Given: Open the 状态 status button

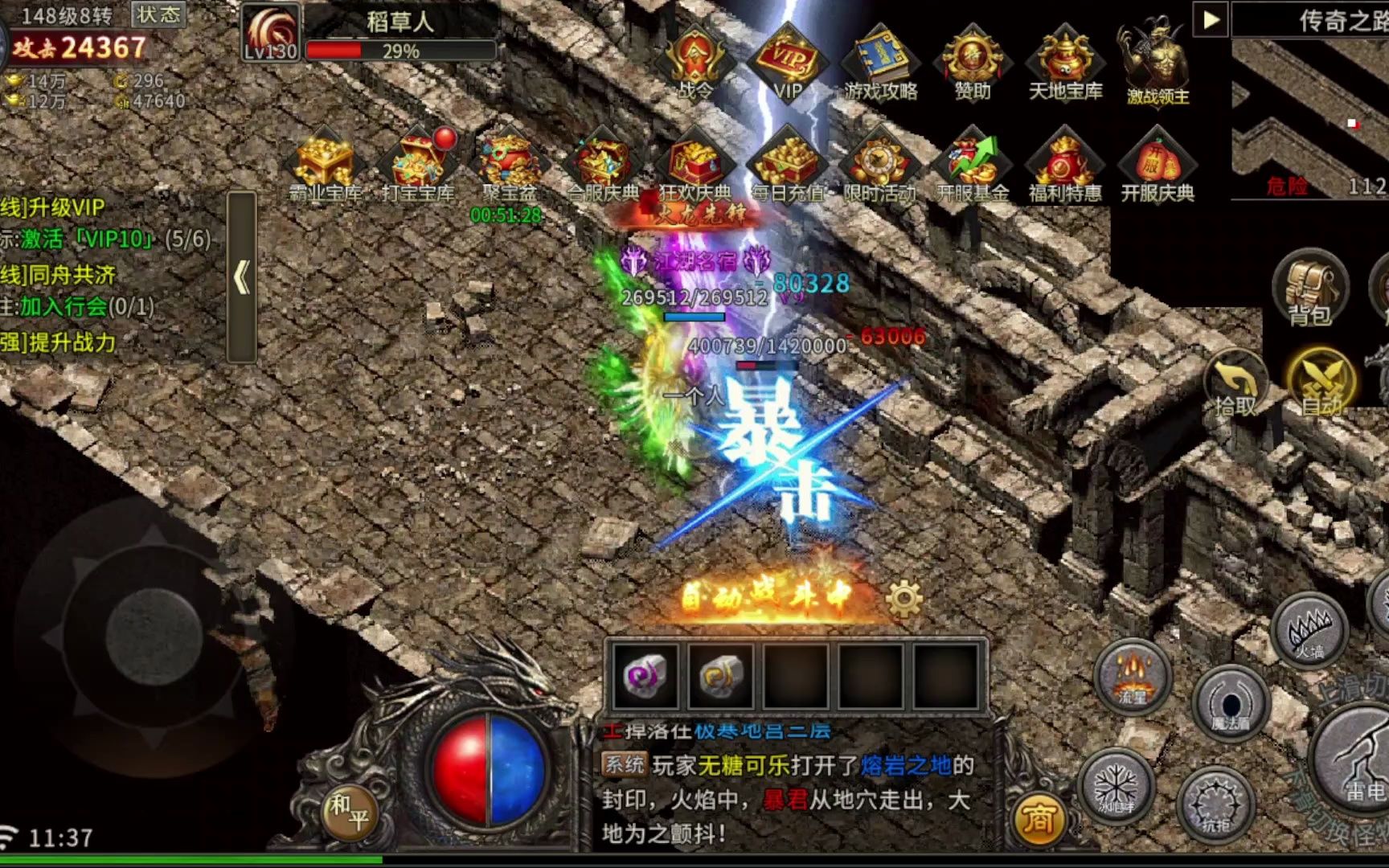Looking at the screenshot, I should pos(158,14).
